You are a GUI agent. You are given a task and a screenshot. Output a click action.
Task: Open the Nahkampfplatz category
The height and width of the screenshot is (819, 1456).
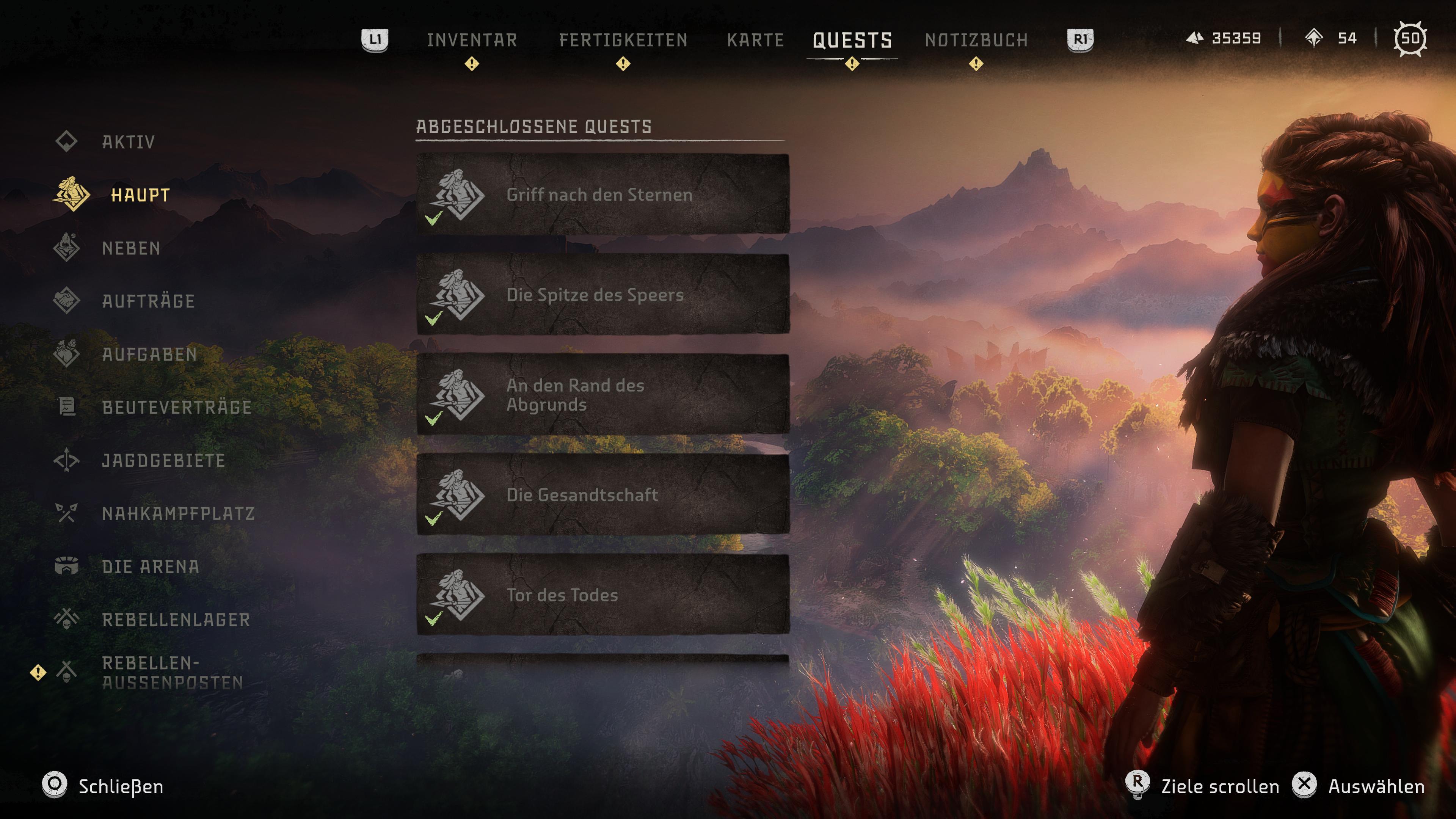pyautogui.click(x=178, y=513)
